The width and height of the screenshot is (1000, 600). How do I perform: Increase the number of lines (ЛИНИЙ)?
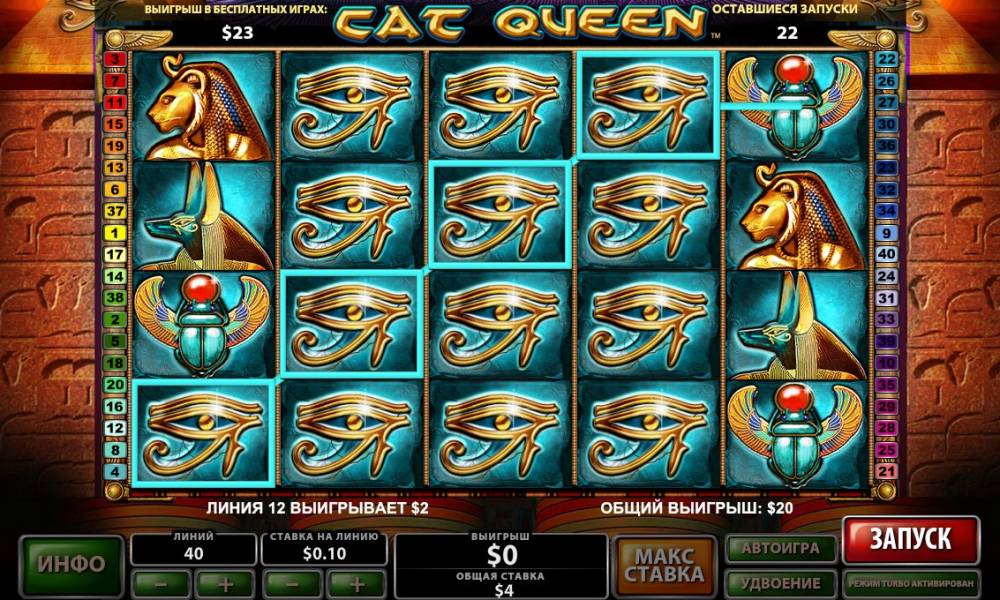pyautogui.click(x=225, y=583)
